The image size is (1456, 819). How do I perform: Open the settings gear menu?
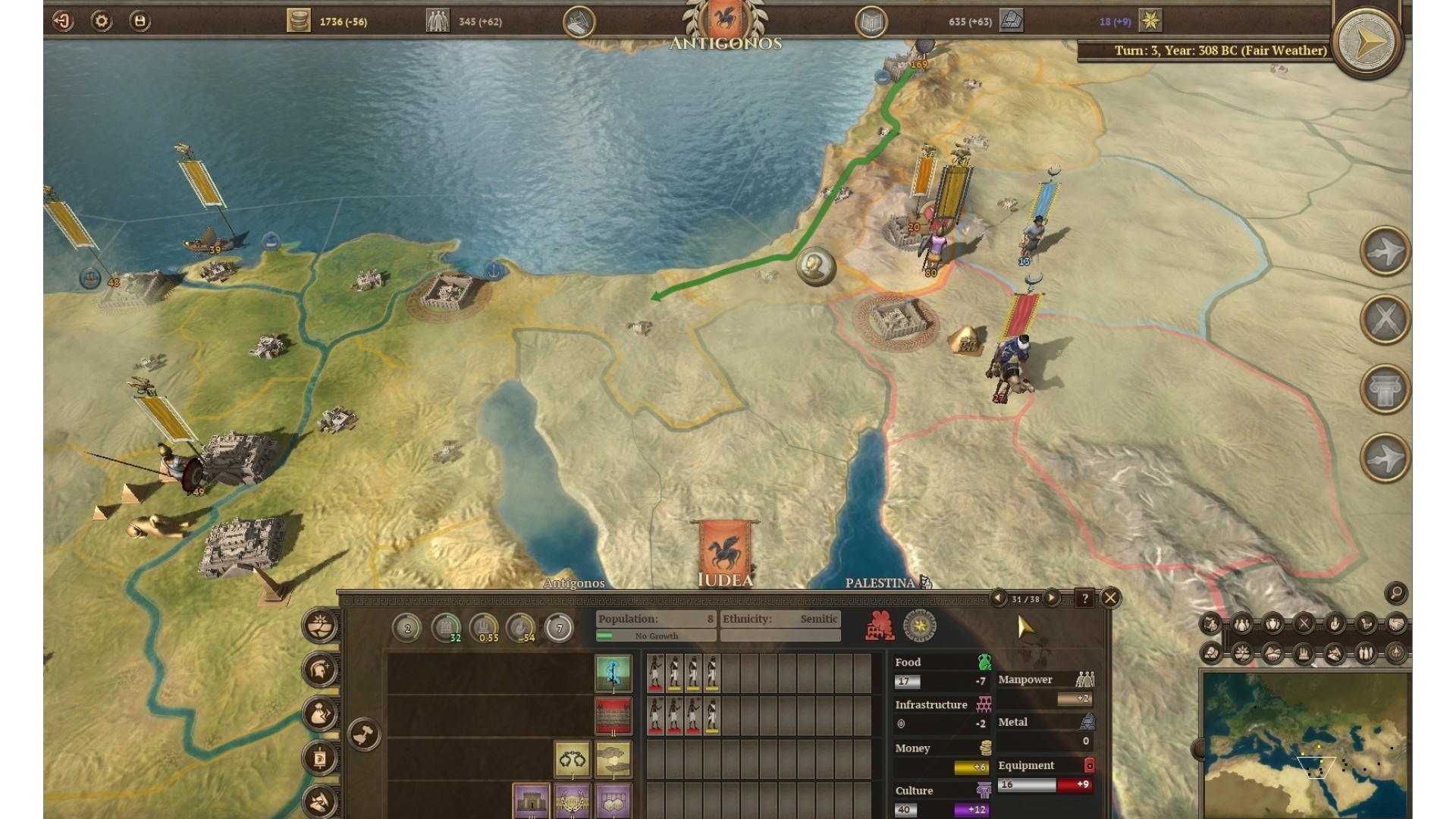101,21
